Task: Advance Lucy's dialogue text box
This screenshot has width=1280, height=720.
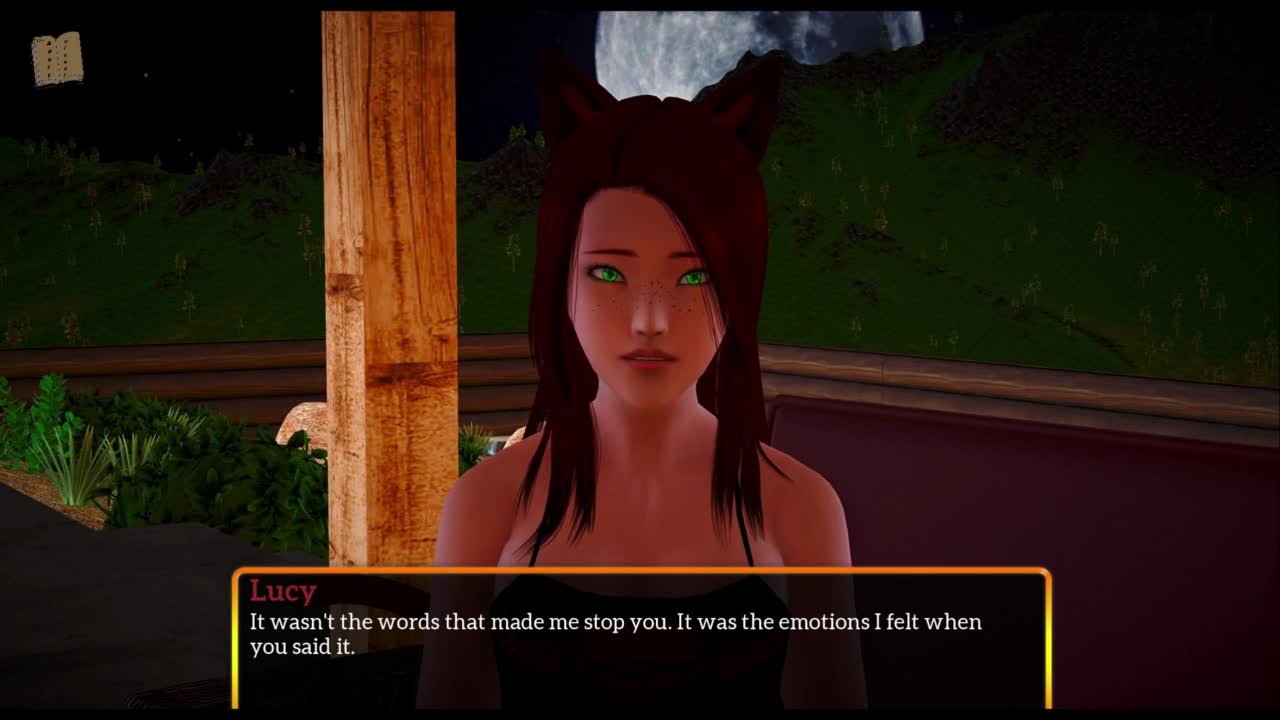Action: coord(641,638)
